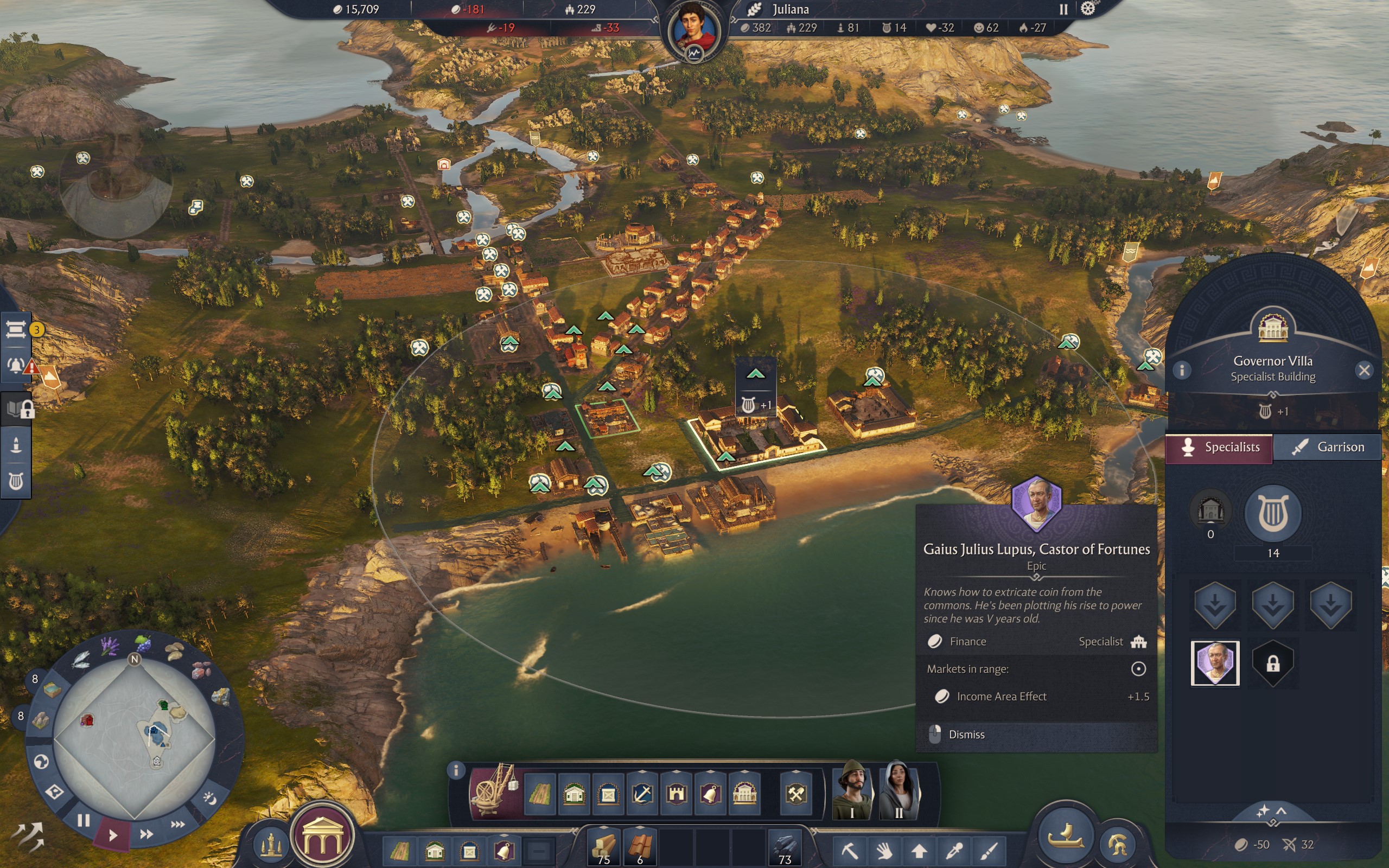
Task: Pause the game from the minimap ring
Action: (84, 820)
